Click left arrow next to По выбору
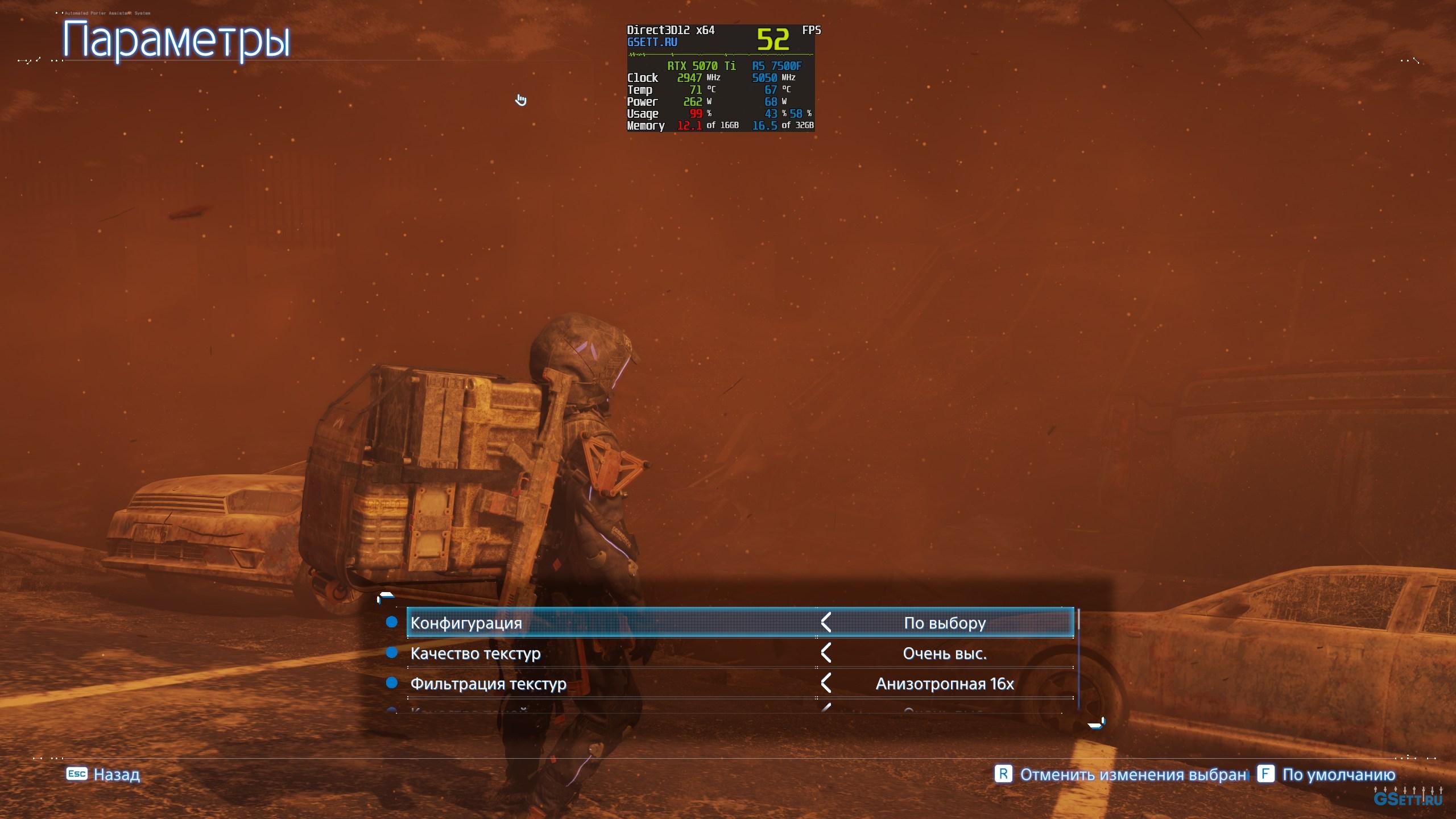The image size is (1456, 819). tap(826, 623)
